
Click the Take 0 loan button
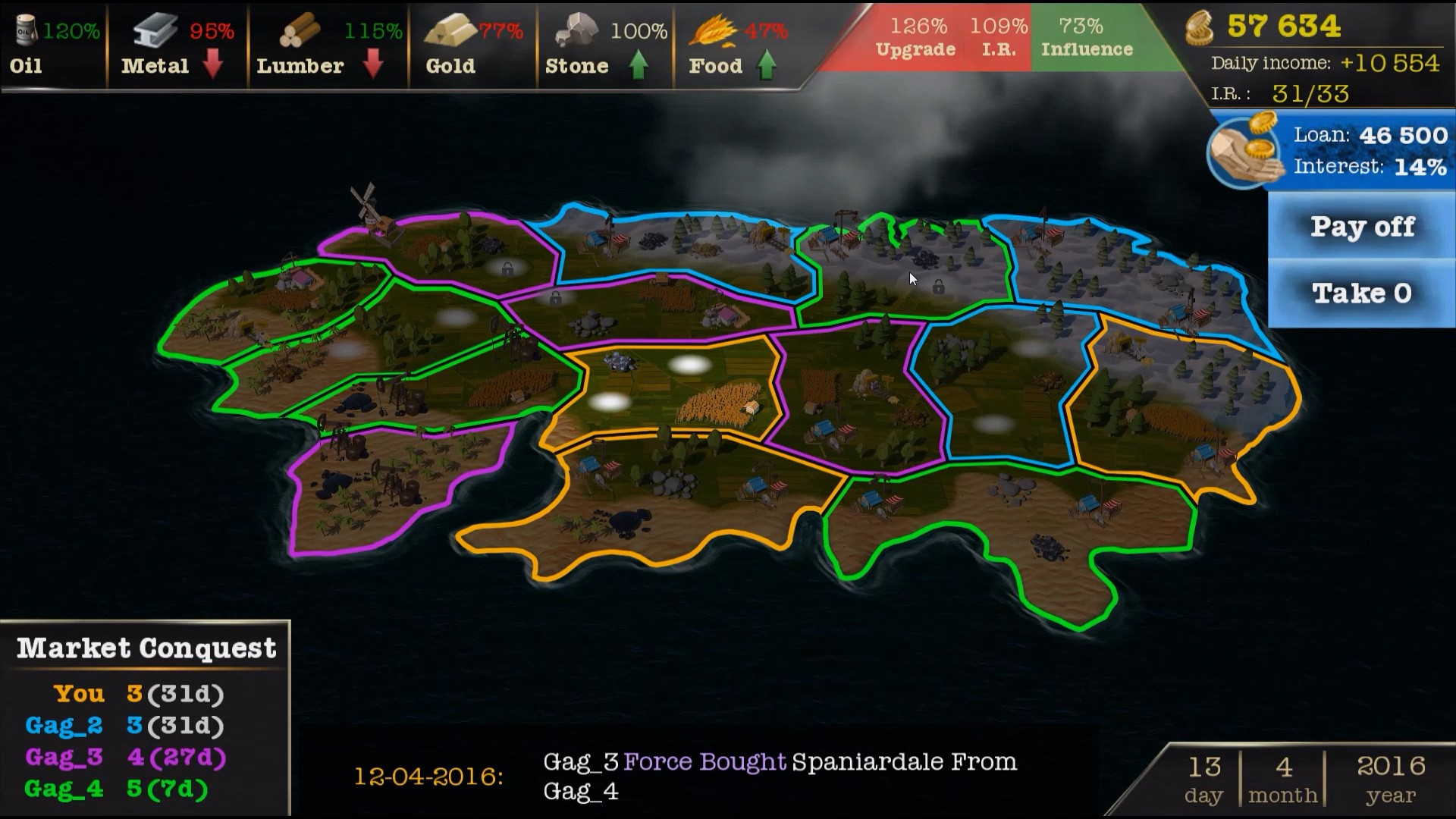tap(1362, 293)
